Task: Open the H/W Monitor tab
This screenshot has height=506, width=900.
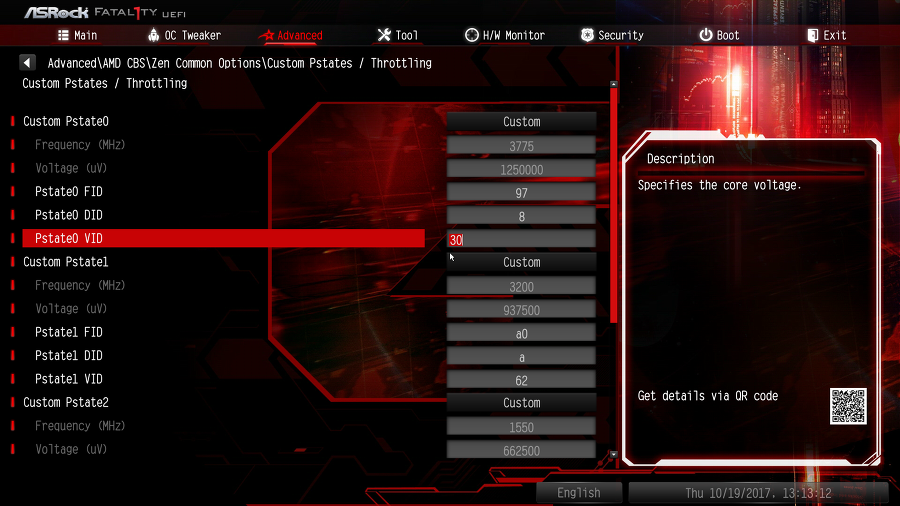Action: (505, 35)
